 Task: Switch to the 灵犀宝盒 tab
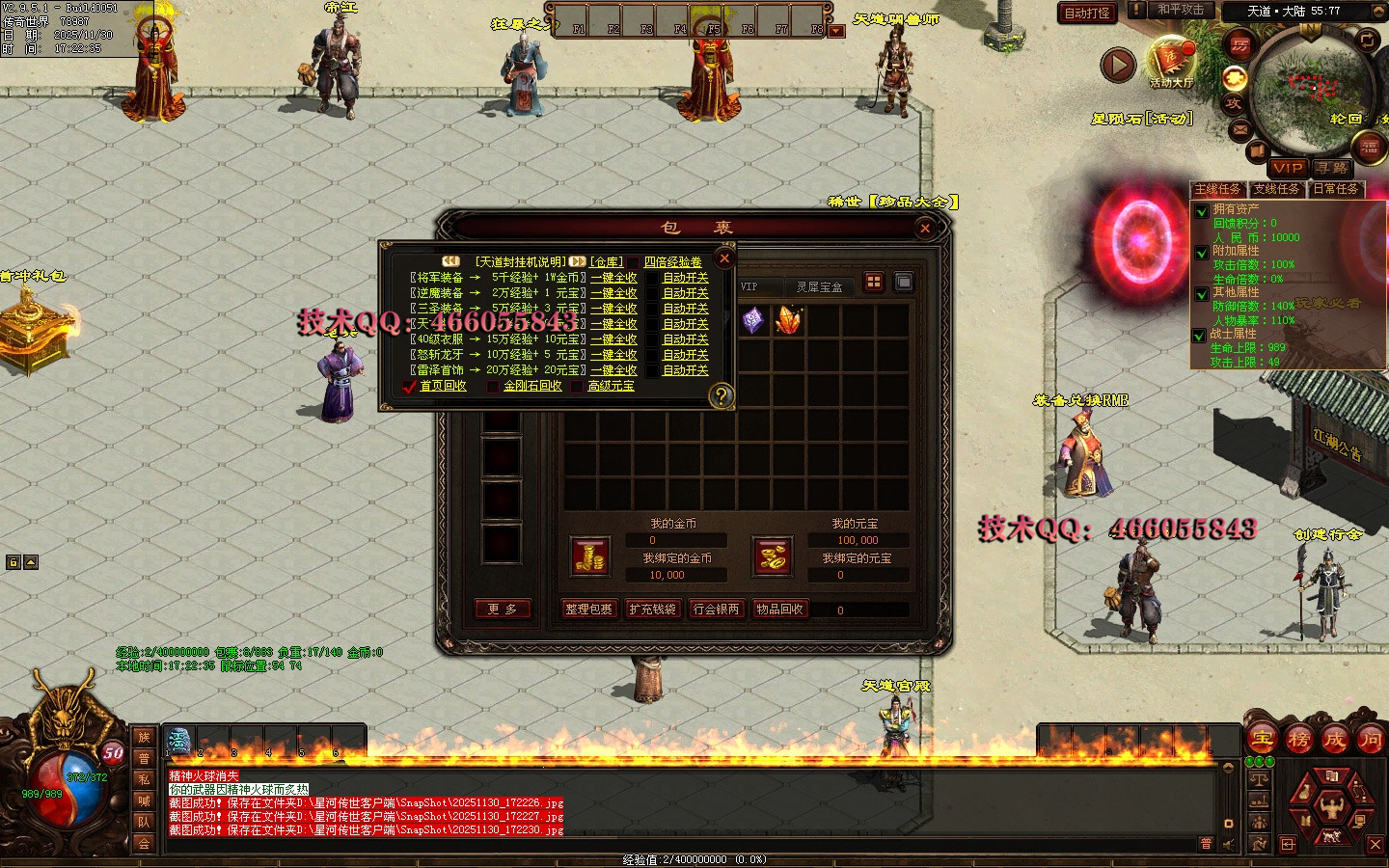[819, 286]
